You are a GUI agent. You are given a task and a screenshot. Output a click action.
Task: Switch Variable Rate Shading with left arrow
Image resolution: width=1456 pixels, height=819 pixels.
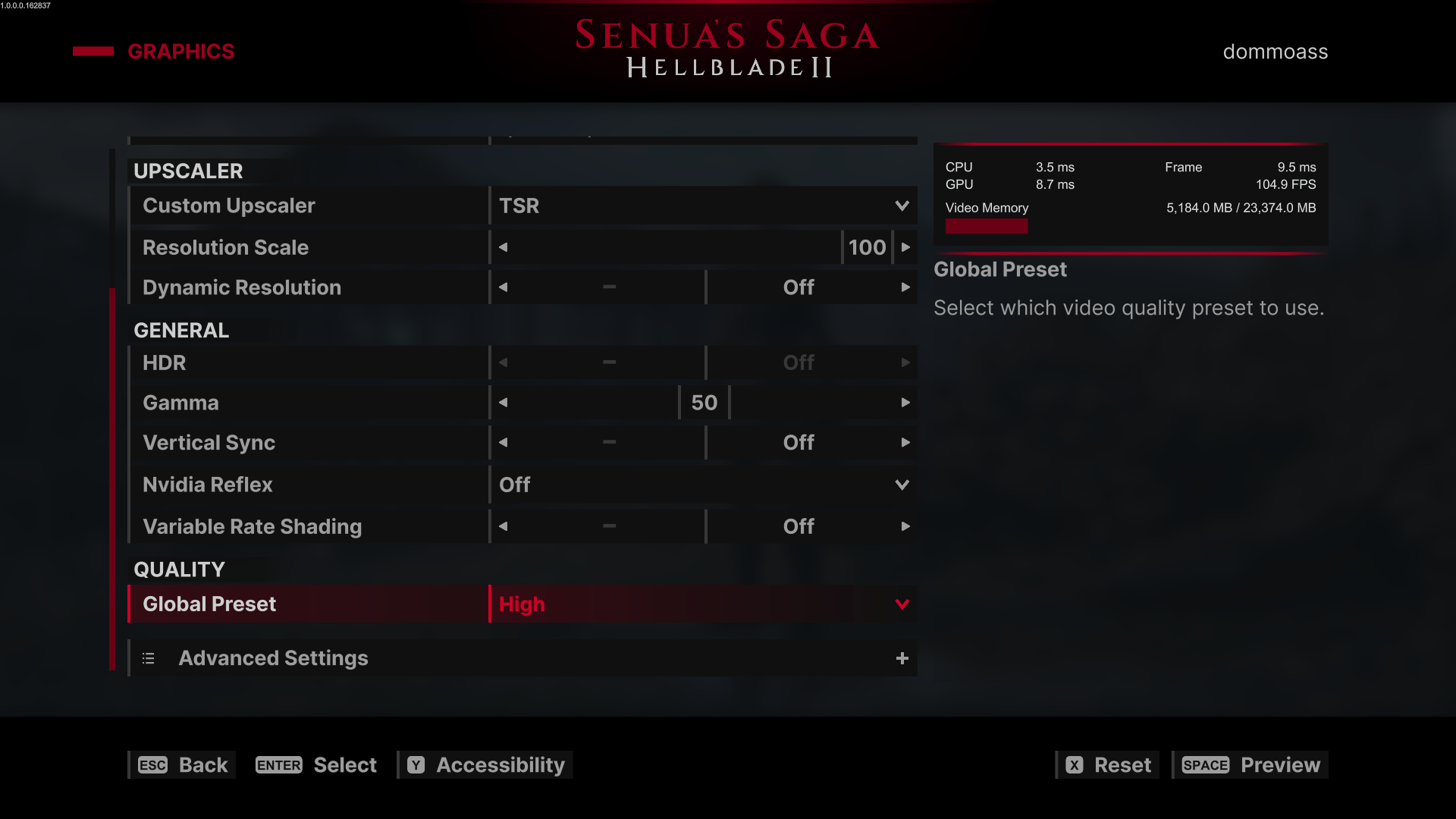point(503,526)
